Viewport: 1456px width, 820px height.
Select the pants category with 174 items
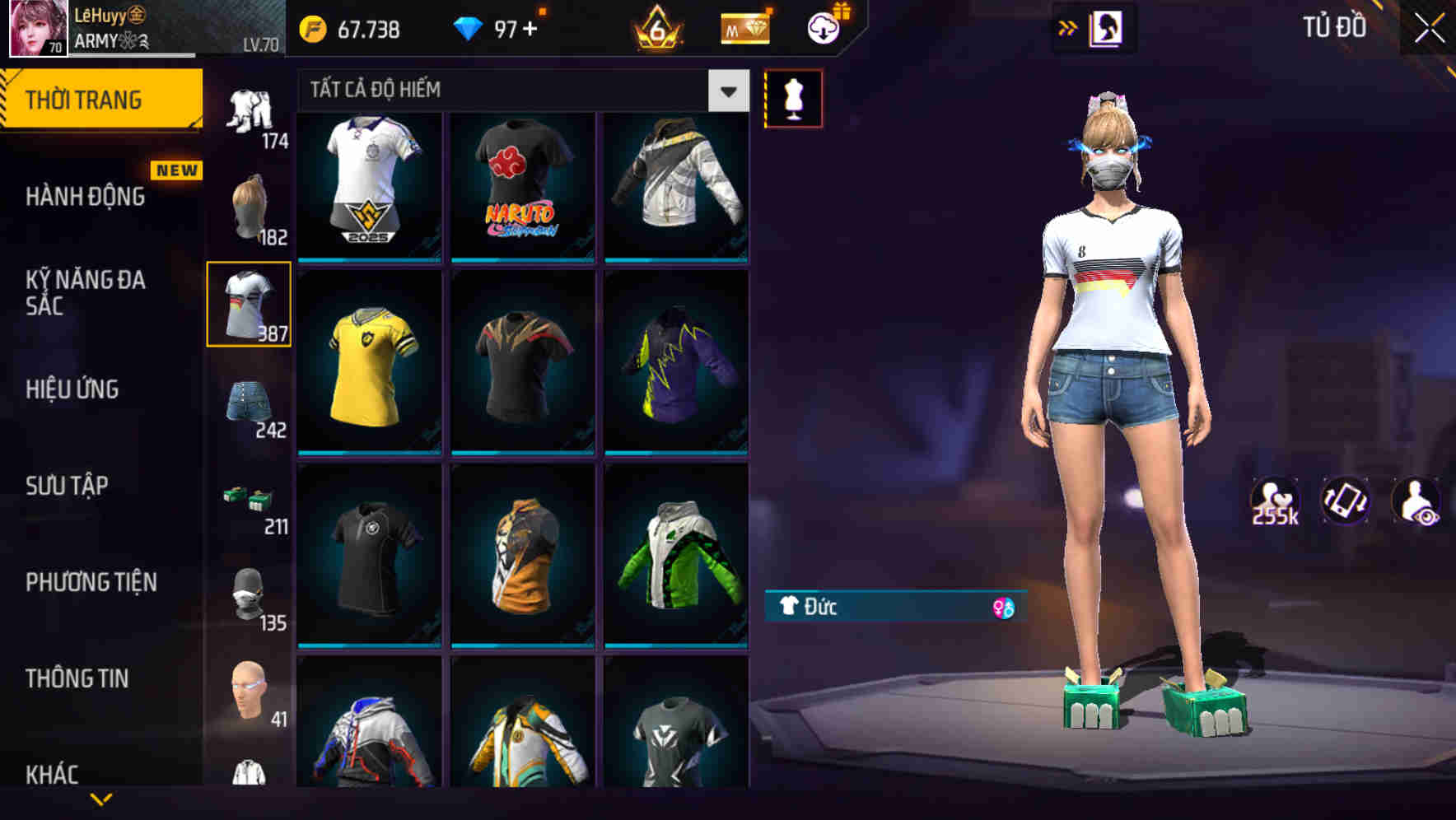250,107
